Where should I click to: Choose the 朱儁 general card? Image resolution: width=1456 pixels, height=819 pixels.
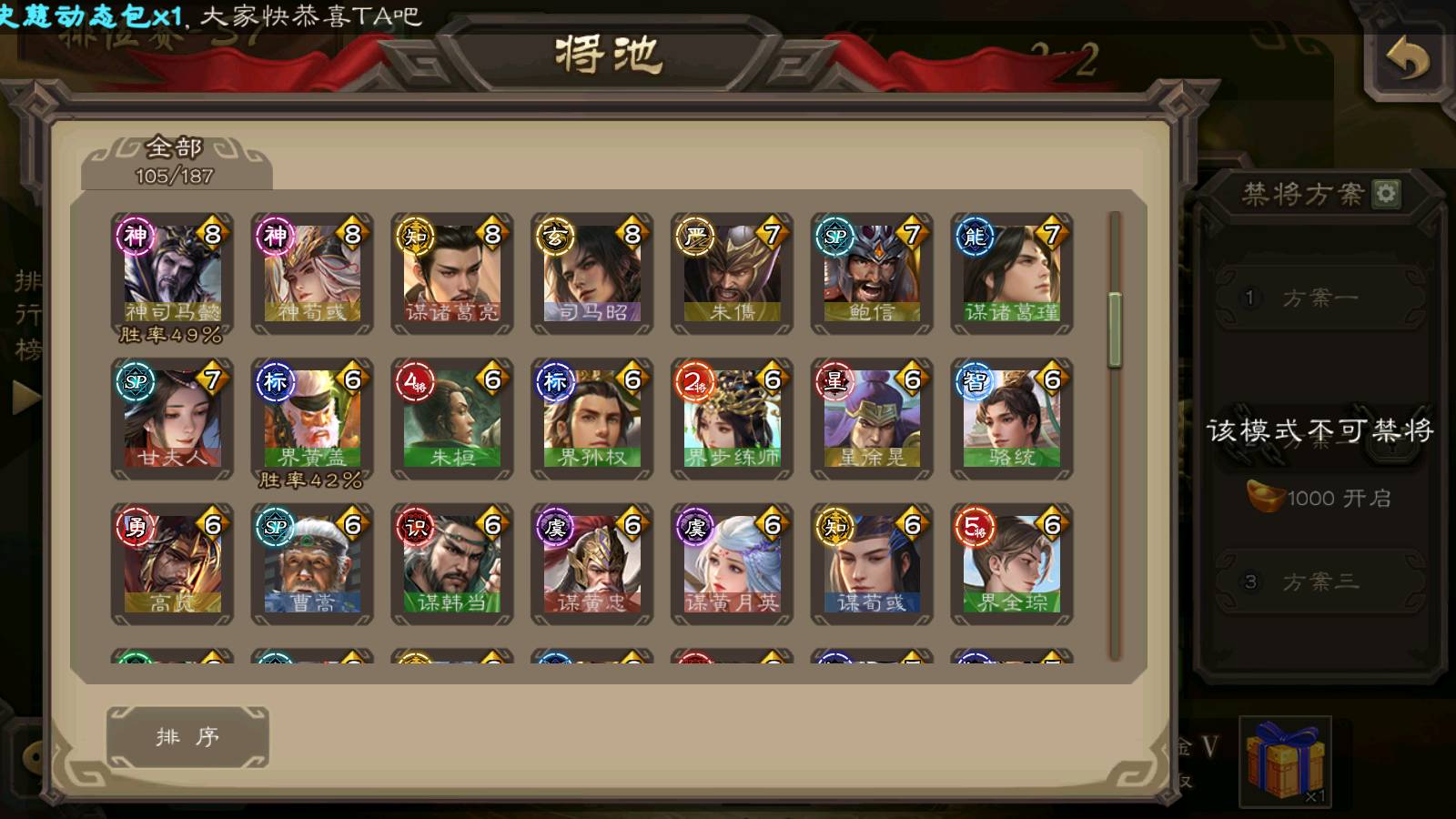click(x=733, y=273)
